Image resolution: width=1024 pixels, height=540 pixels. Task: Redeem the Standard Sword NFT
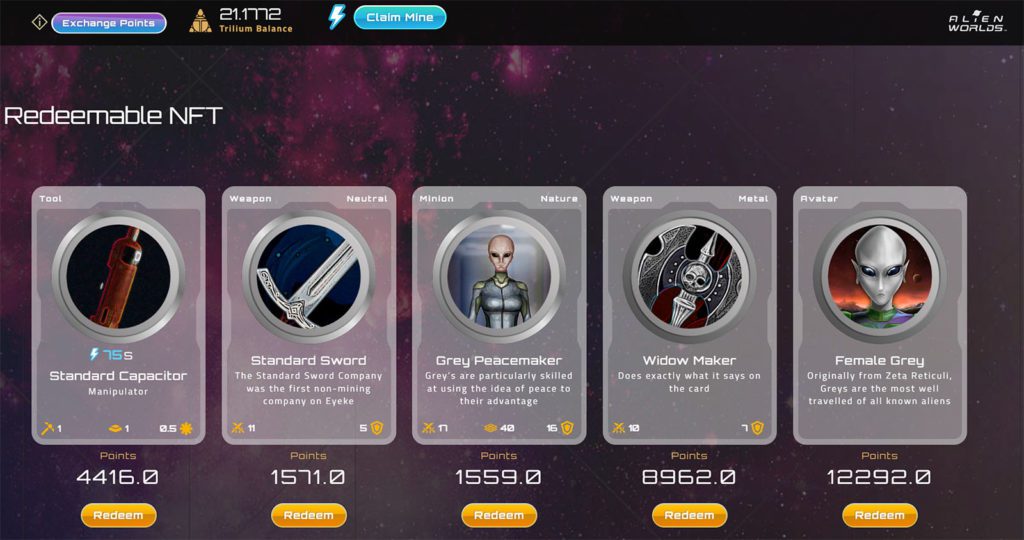(x=308, y=515)
